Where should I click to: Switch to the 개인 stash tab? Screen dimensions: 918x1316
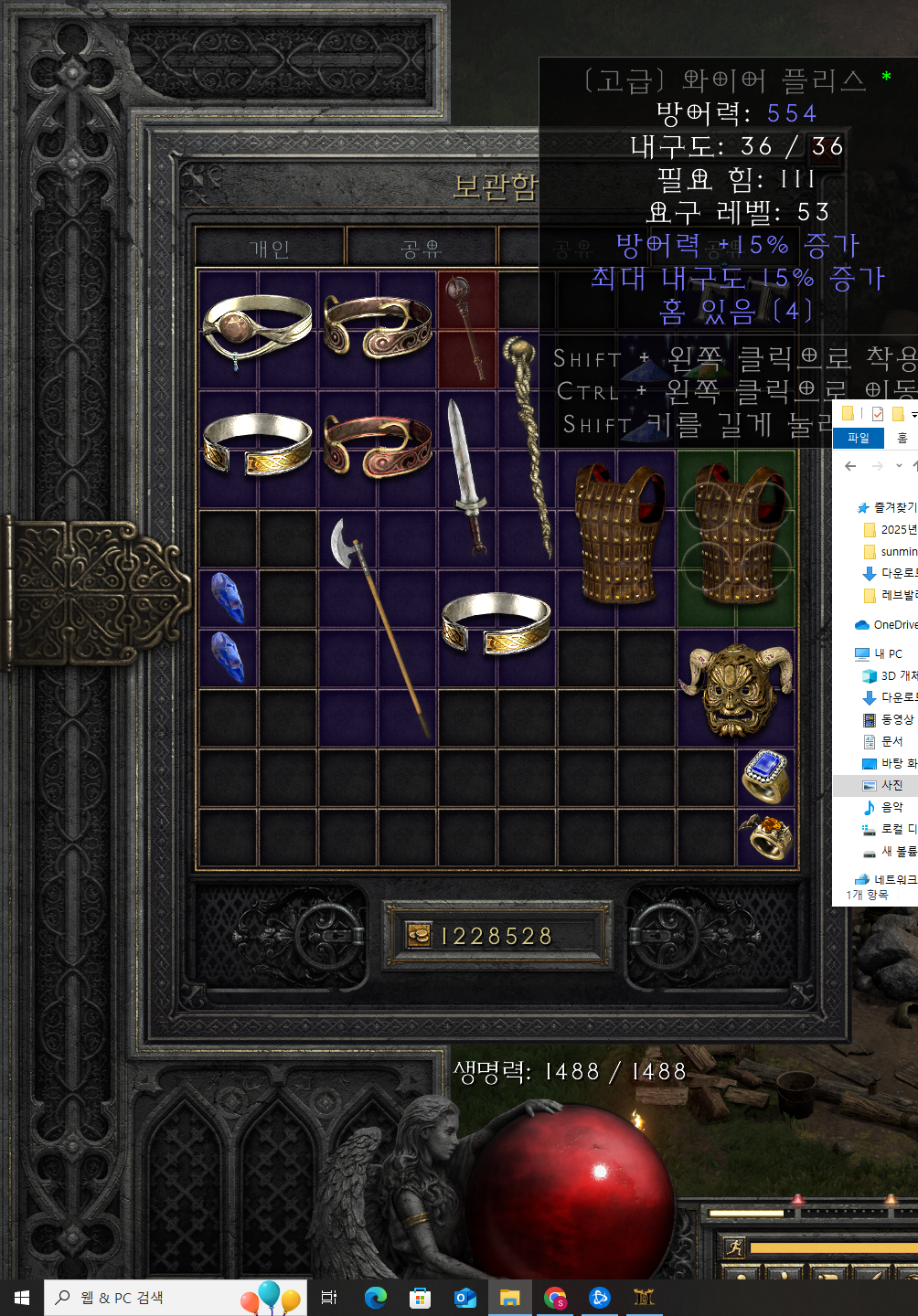click(269, 249)
